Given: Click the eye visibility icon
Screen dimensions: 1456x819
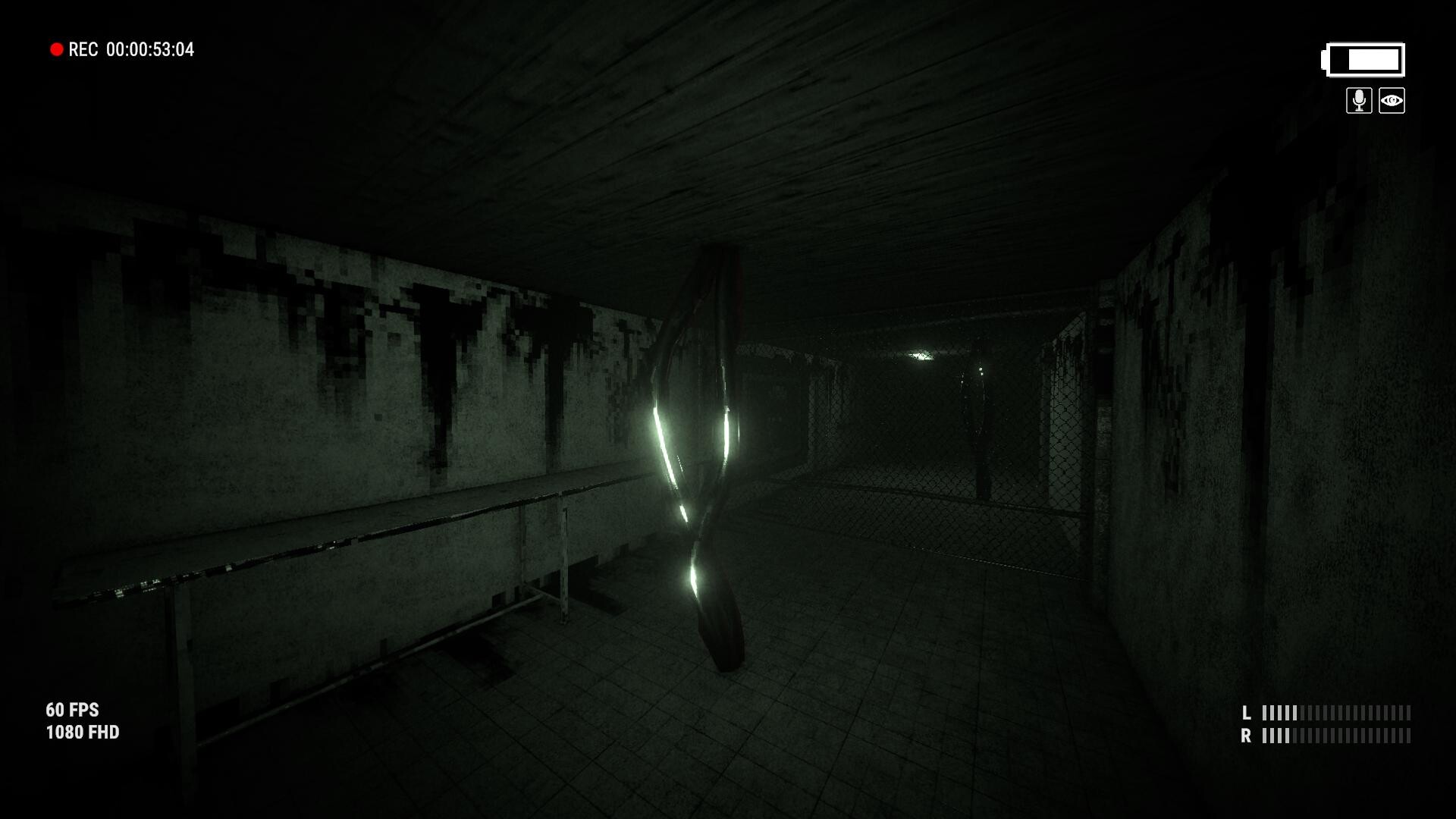Looking at the screenshot, I should tap(1392, 101).
